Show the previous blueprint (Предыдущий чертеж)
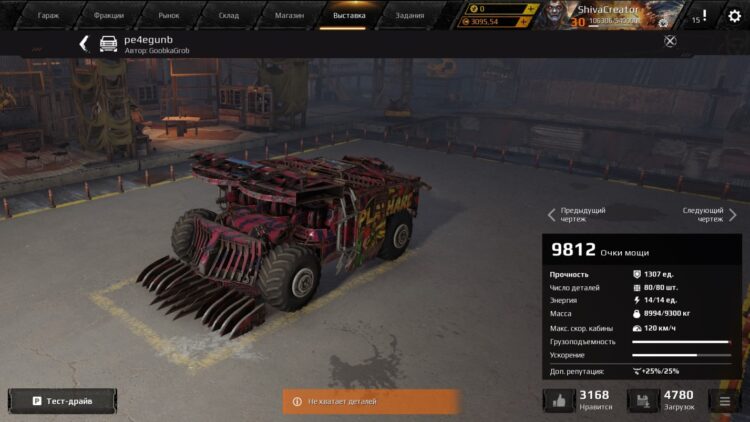 click(x=577, y=215)
